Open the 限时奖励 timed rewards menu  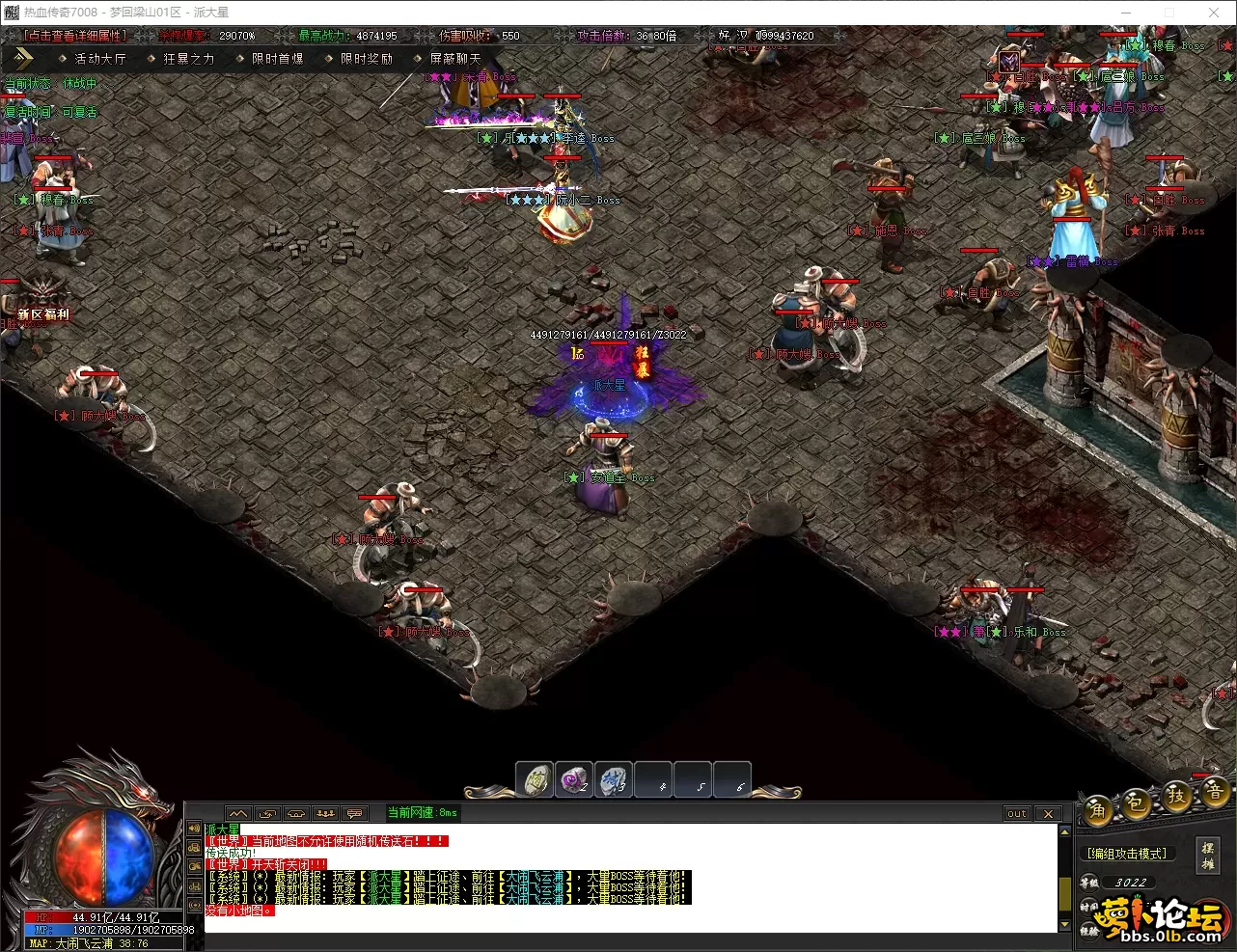pyautogui.click(x=366, y=58)
